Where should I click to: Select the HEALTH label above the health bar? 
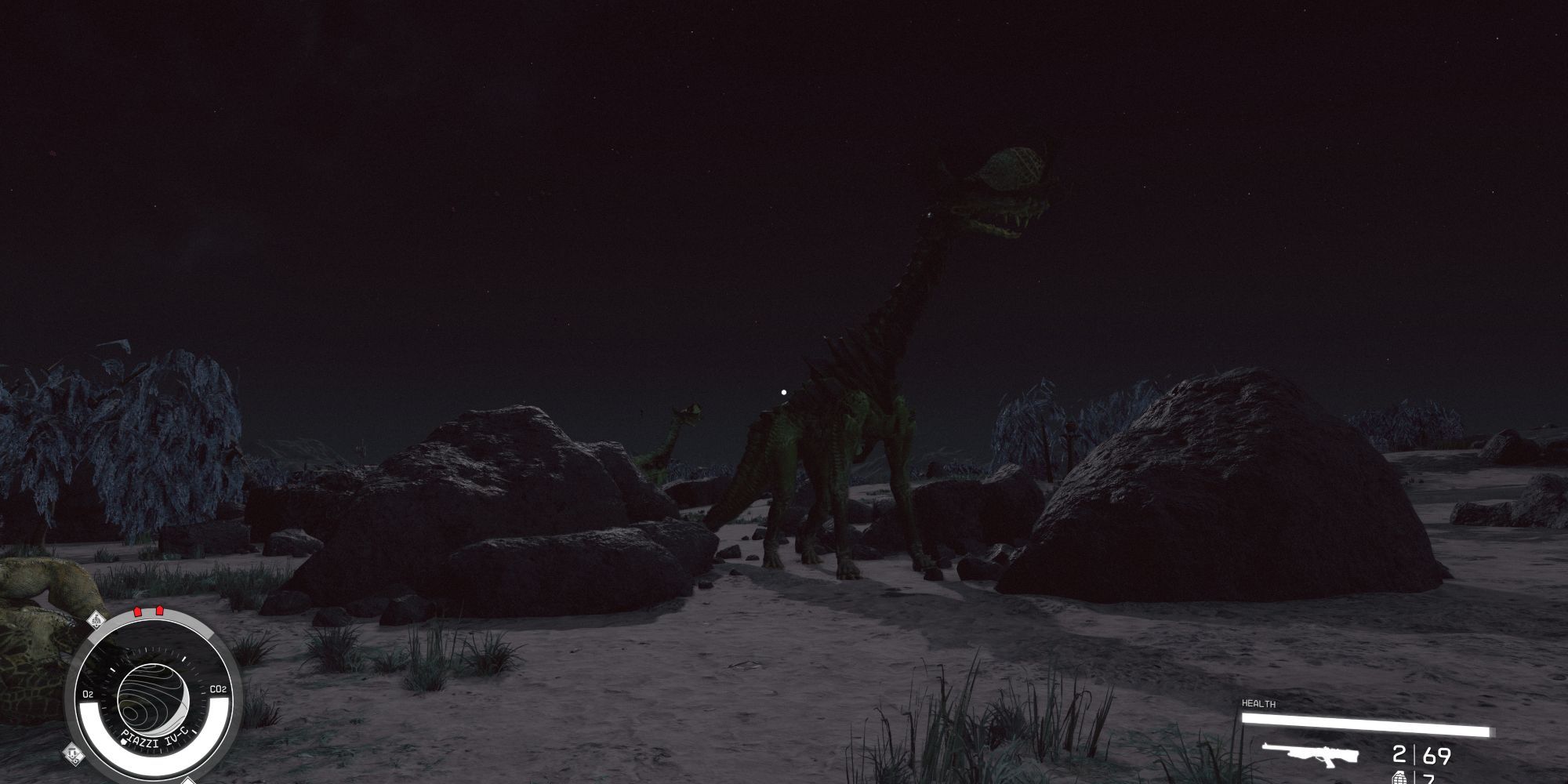1258,703
